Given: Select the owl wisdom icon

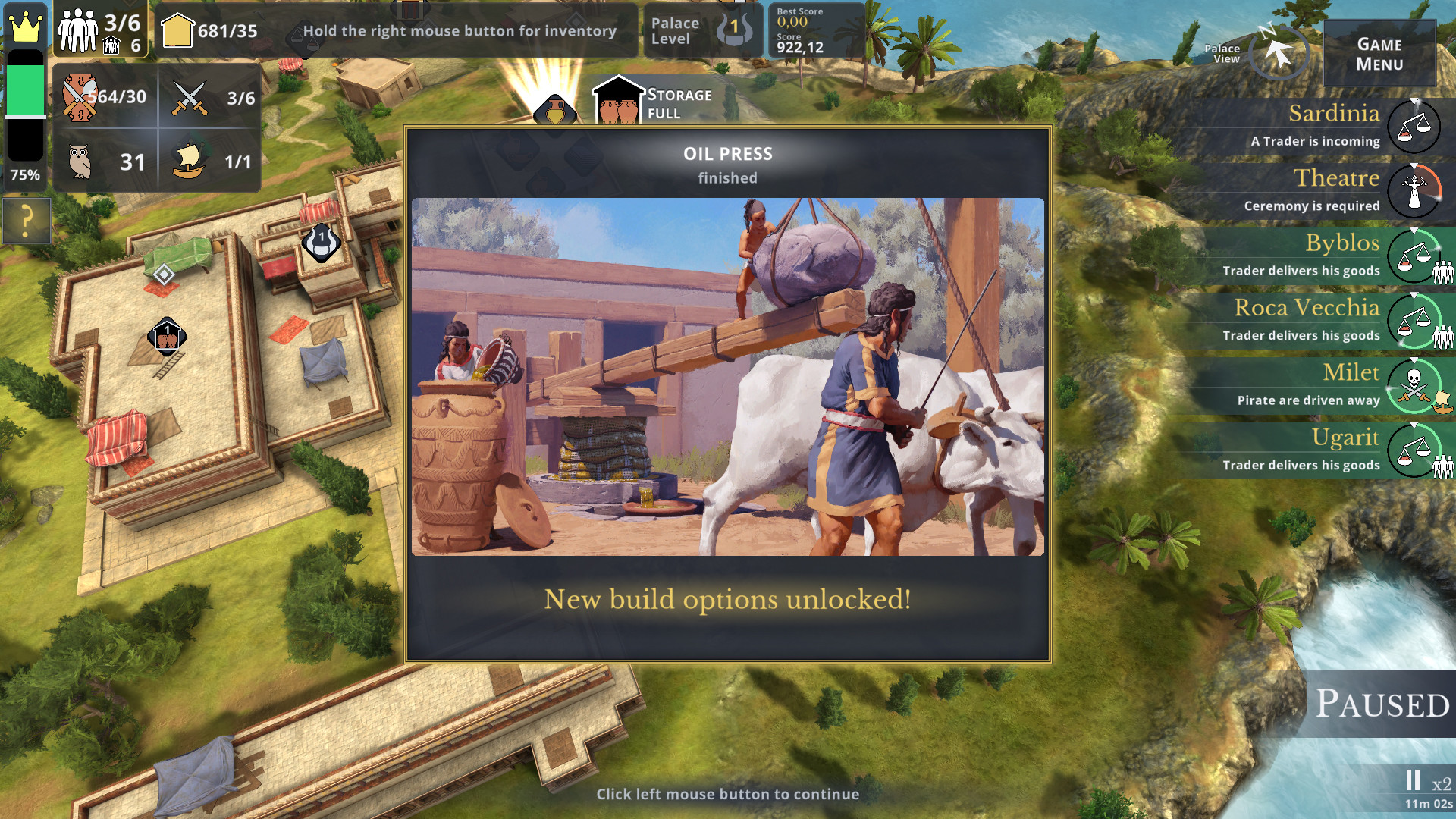Looking at the screenshot, I should pos(80,162).
